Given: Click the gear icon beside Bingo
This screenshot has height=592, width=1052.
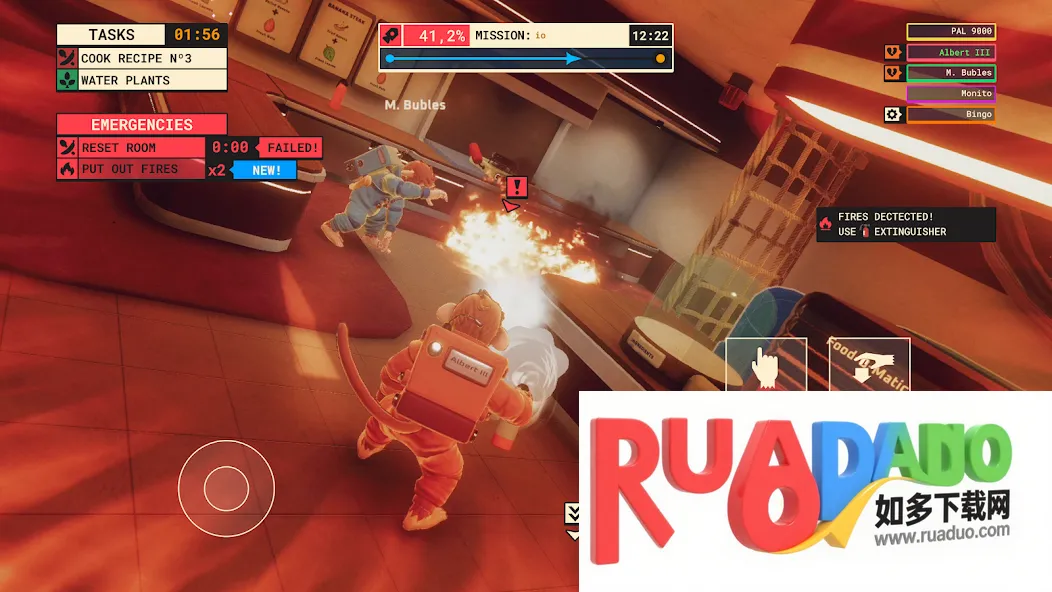Looking at the screenshot, I should pos(893,115).
